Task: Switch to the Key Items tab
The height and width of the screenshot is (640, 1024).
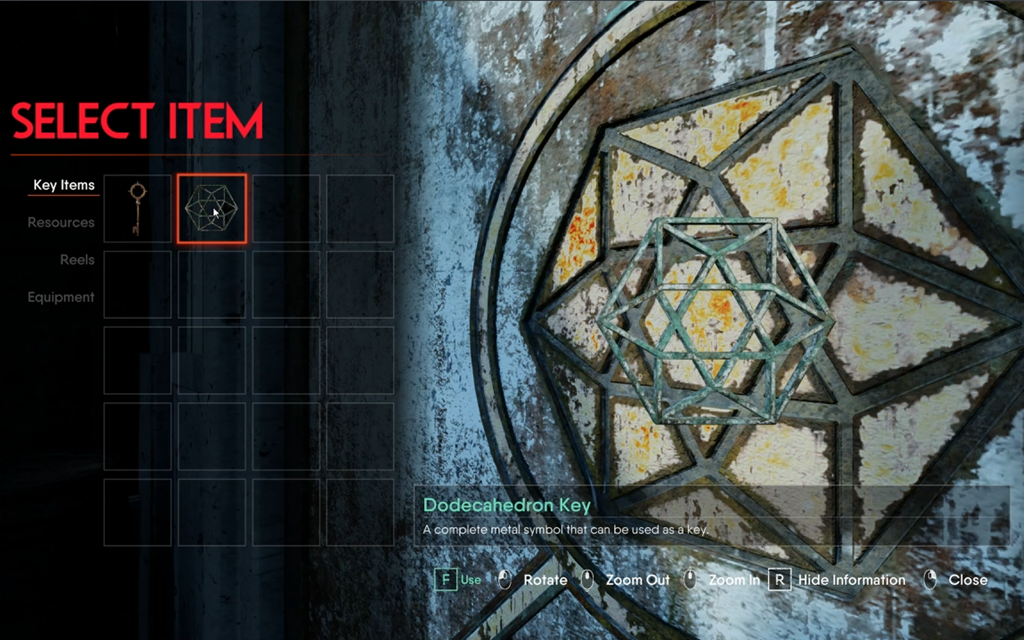Action: [64, 185]
